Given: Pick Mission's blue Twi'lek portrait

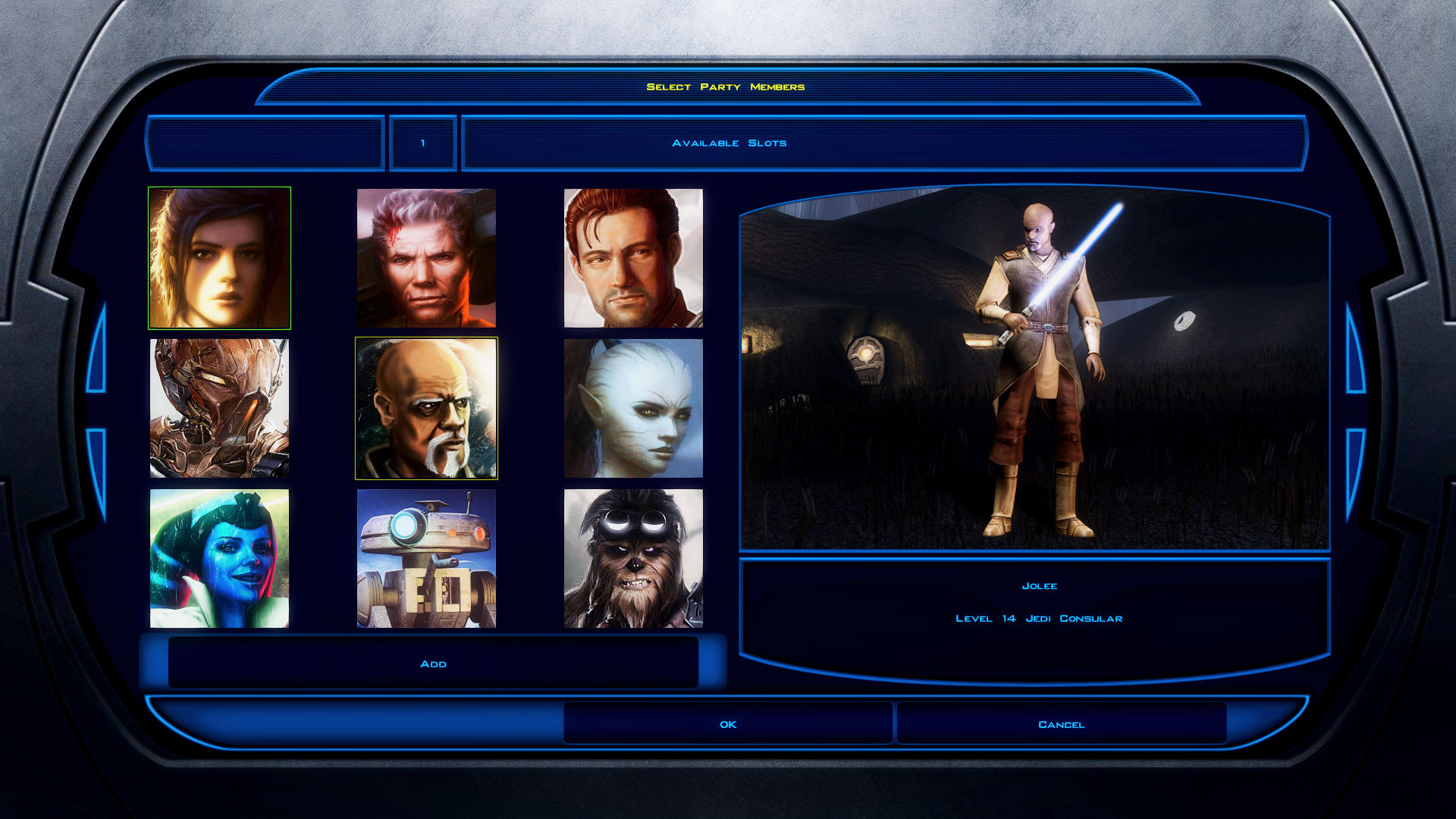Looking at the screenshot, I should 219,558.
